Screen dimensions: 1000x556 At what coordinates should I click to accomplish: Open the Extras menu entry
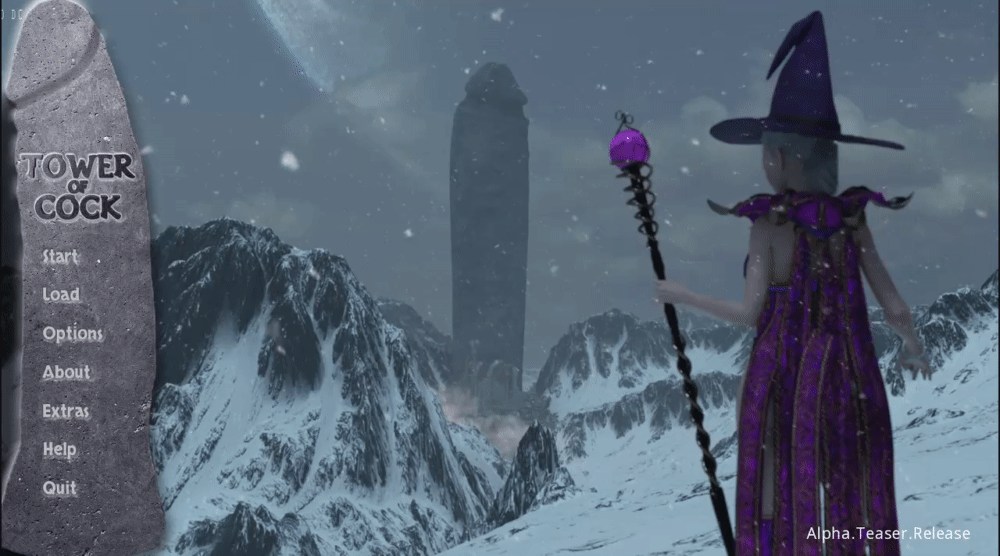click(x=66, y=411)
